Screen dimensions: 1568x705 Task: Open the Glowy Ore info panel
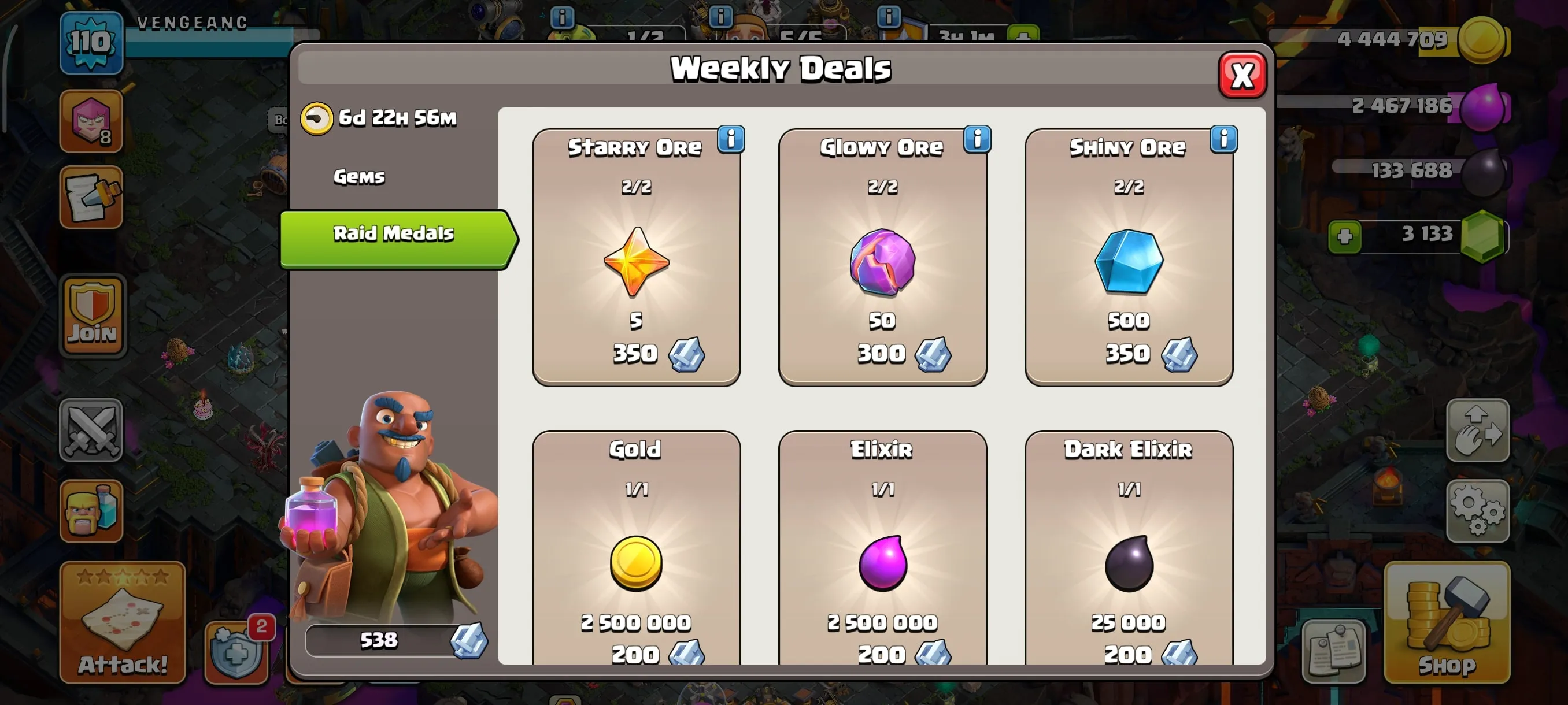977,139
